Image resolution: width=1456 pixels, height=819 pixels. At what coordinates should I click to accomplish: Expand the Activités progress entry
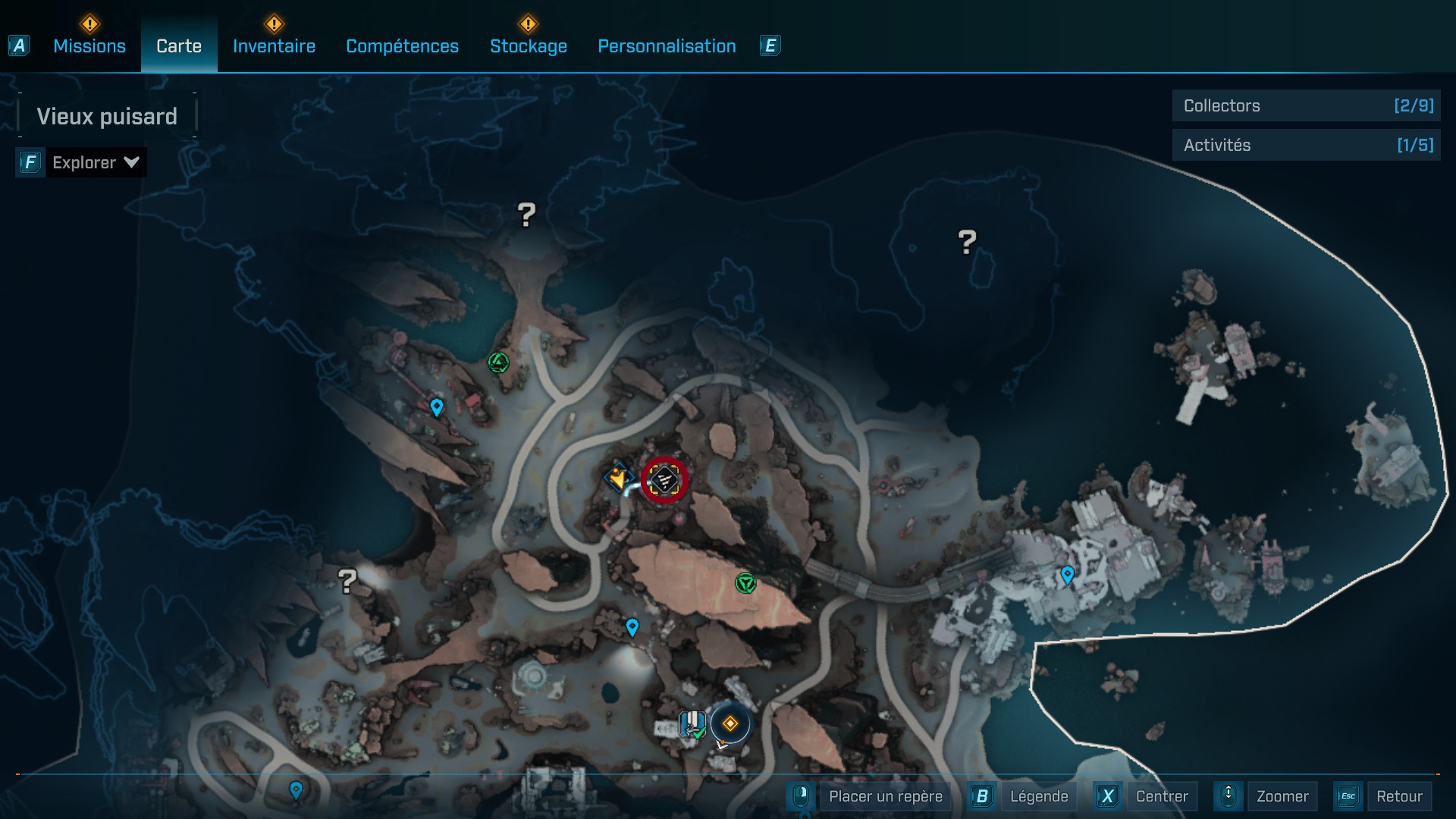pyautogui.click(x=1306, y=145)
